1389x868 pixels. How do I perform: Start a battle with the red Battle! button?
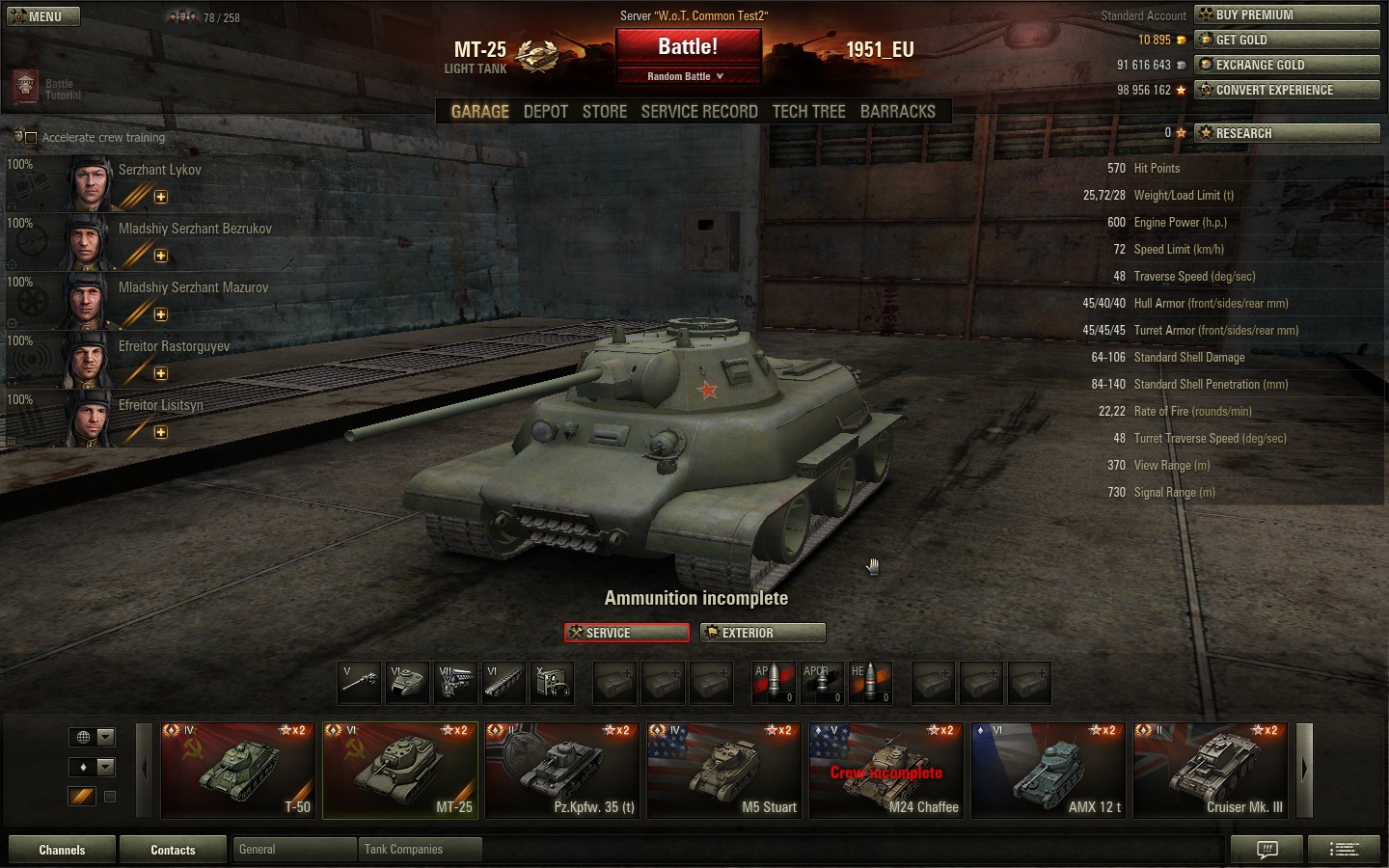click(688, 46)
